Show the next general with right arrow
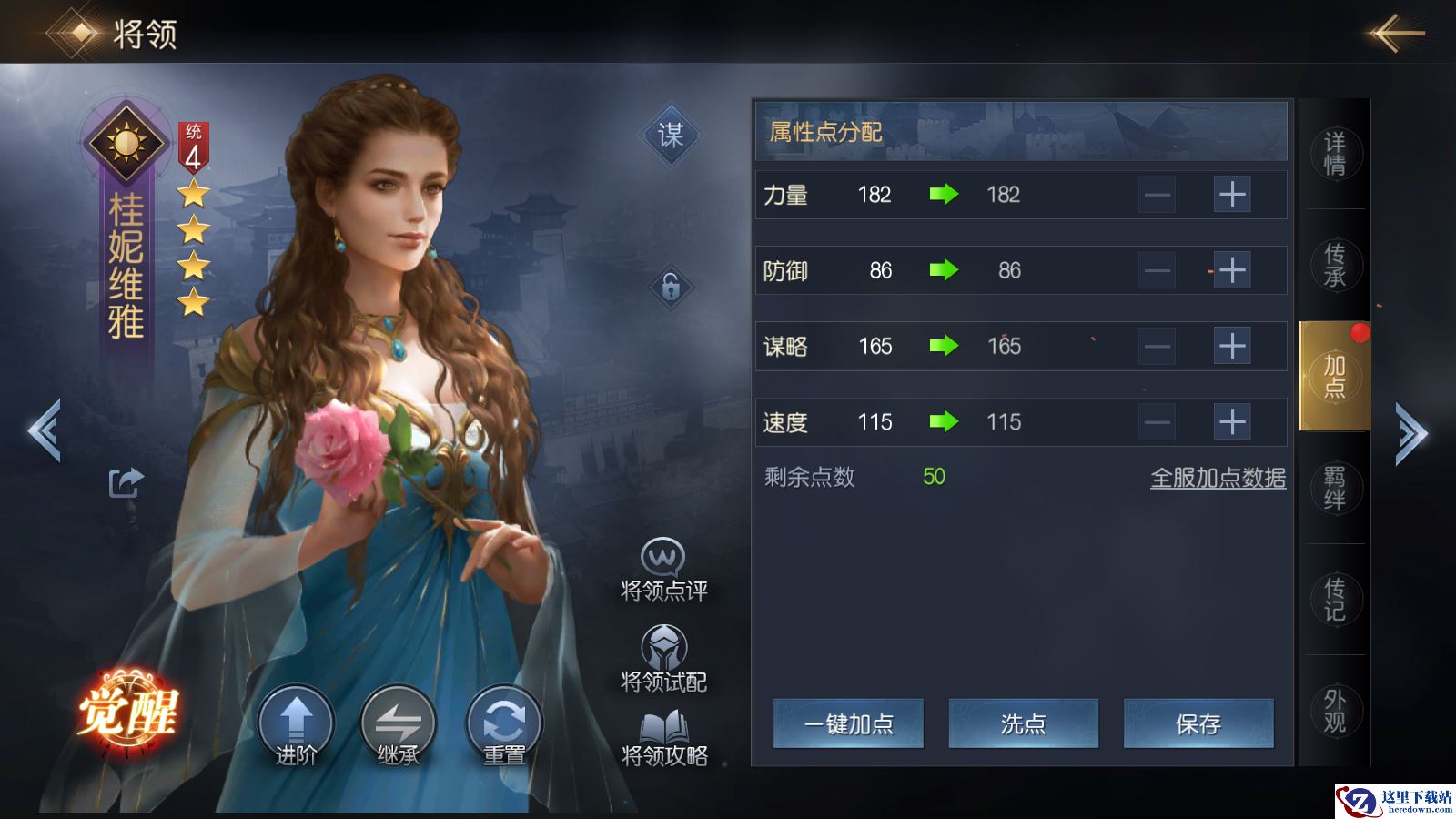The image size is (1456, 819). (1411, 433)
